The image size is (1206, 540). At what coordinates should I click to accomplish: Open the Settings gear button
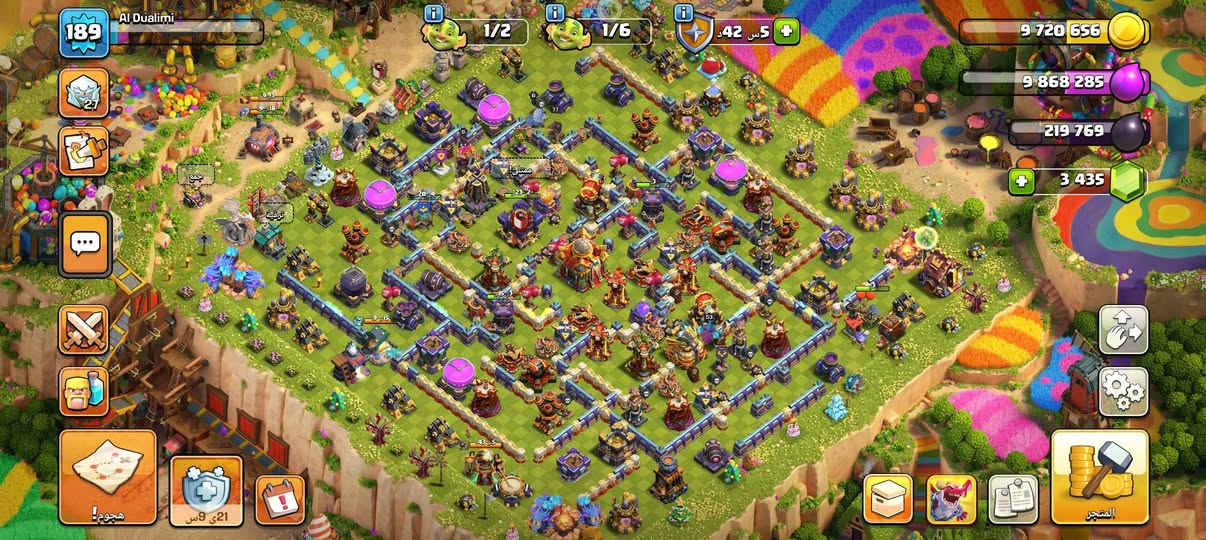[x=1123, y=391]
